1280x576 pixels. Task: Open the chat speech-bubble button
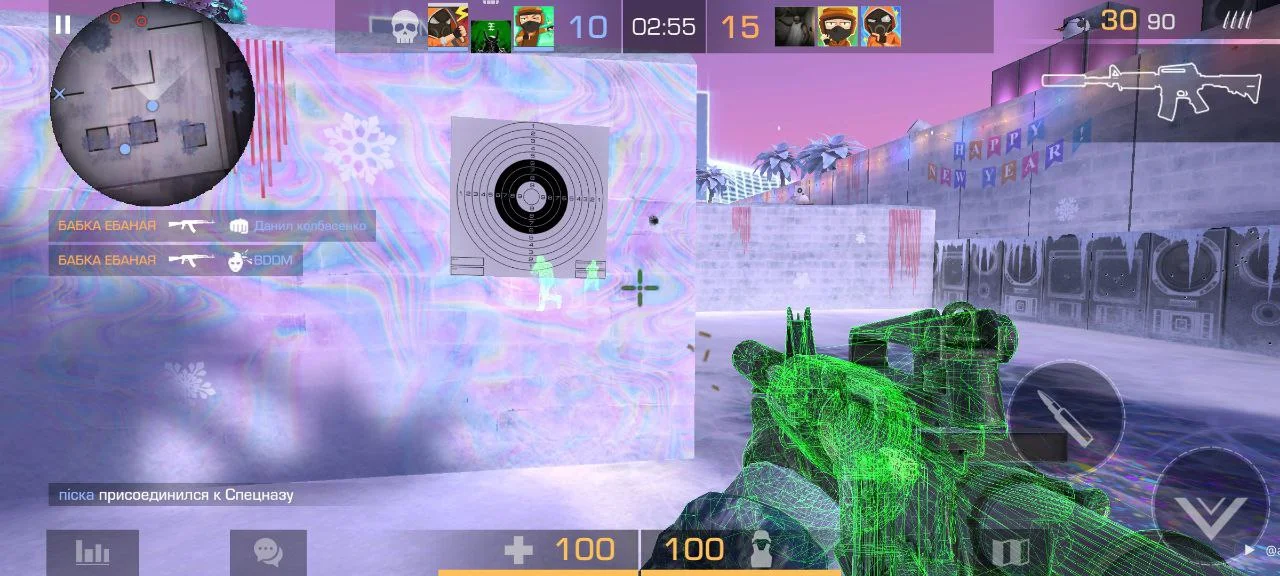click(268, 552)
